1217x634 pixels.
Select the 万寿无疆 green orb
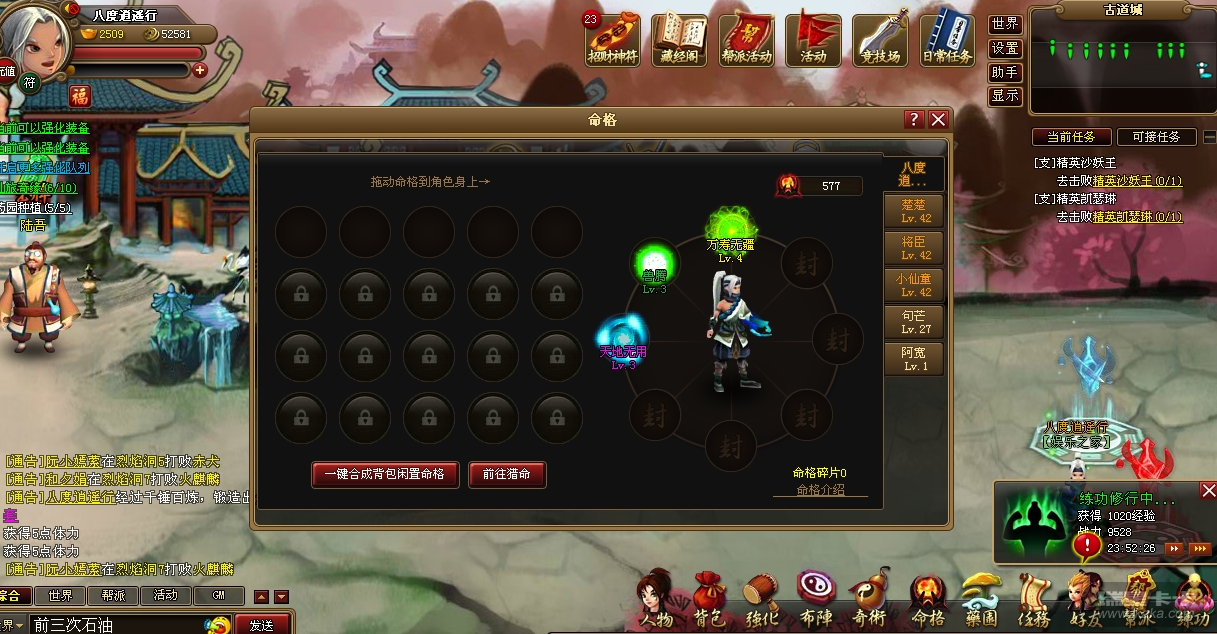pyautogui.click(x=731, y=227)
